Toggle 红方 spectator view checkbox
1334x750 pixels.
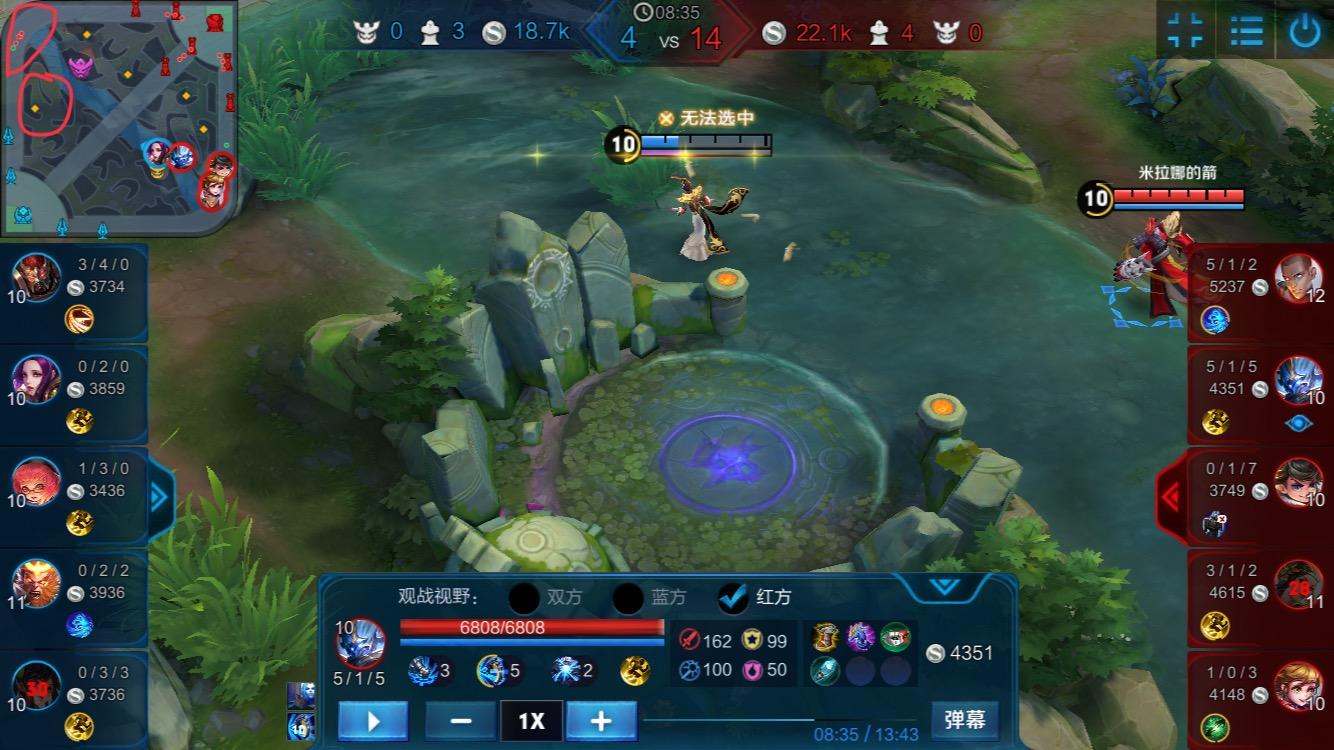(x=734, y=598)
